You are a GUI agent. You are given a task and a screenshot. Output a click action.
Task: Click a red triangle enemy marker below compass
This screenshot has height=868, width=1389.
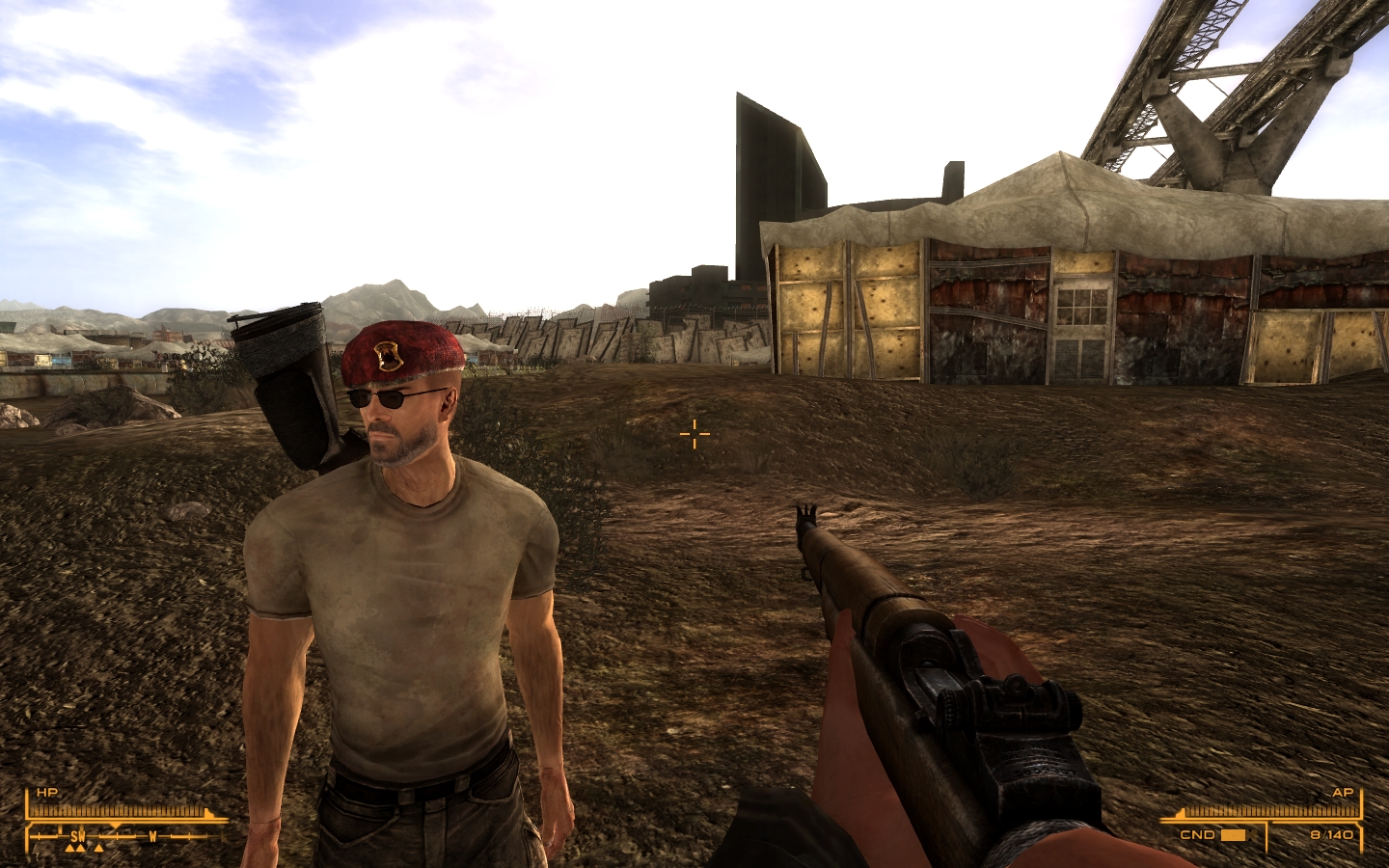(x=80, y=848)
